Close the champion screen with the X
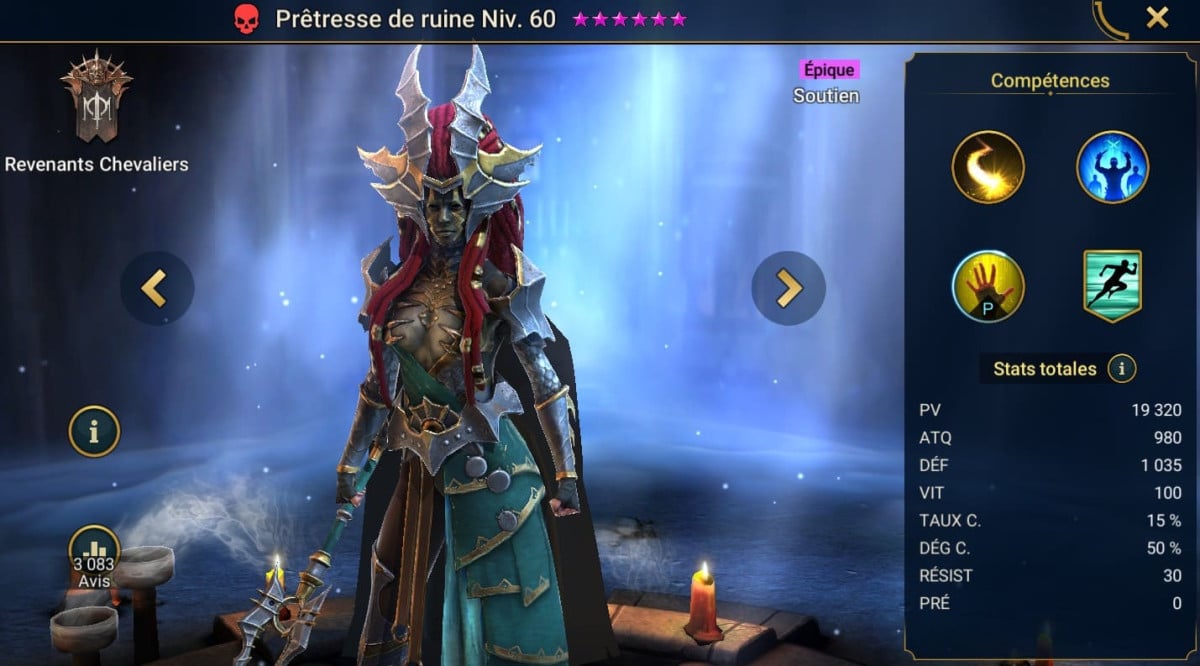This screenshot has height=666, width=1200. [1157, 17]
